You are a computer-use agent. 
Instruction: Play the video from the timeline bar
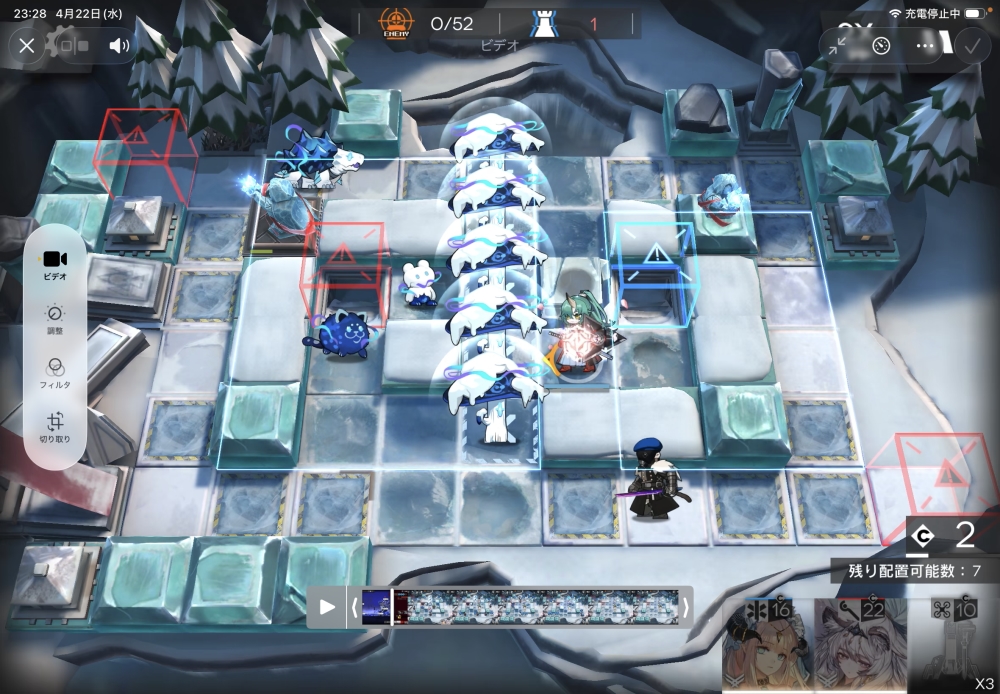click(x=327, y=606)
